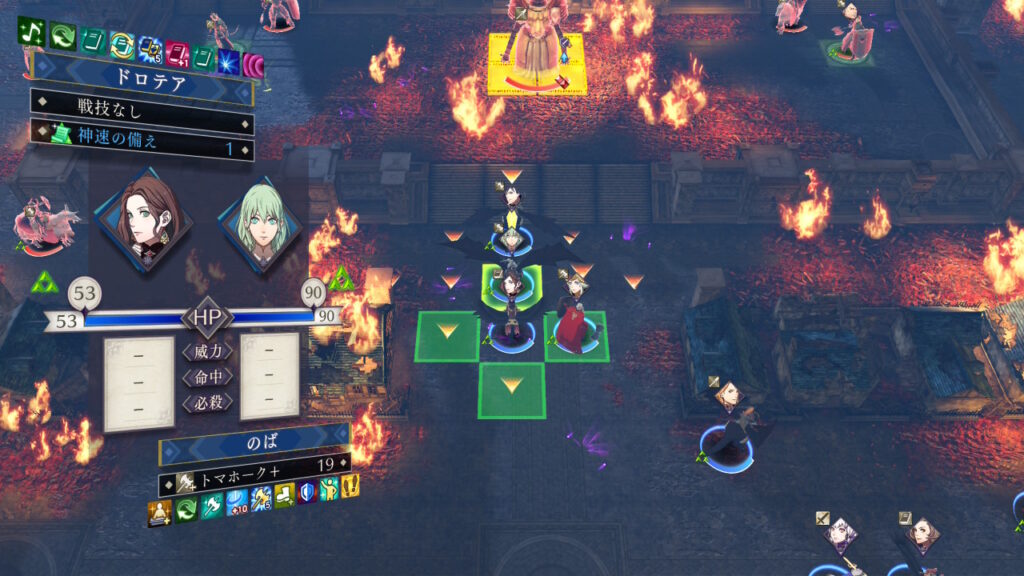Choose the red book +1 skill icon
Screen dimensions: 1024x576
(176, 53)
